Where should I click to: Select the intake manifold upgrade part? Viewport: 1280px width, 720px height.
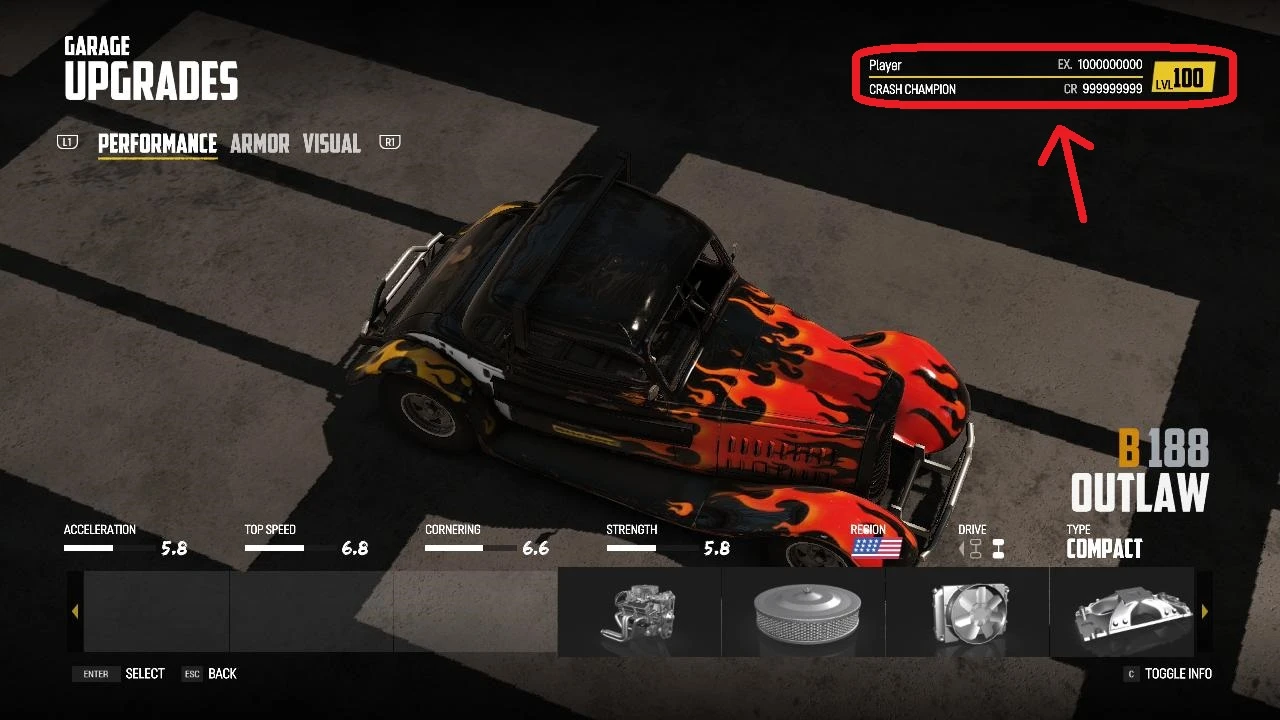pyautogui.click(x=1125, y=611)
